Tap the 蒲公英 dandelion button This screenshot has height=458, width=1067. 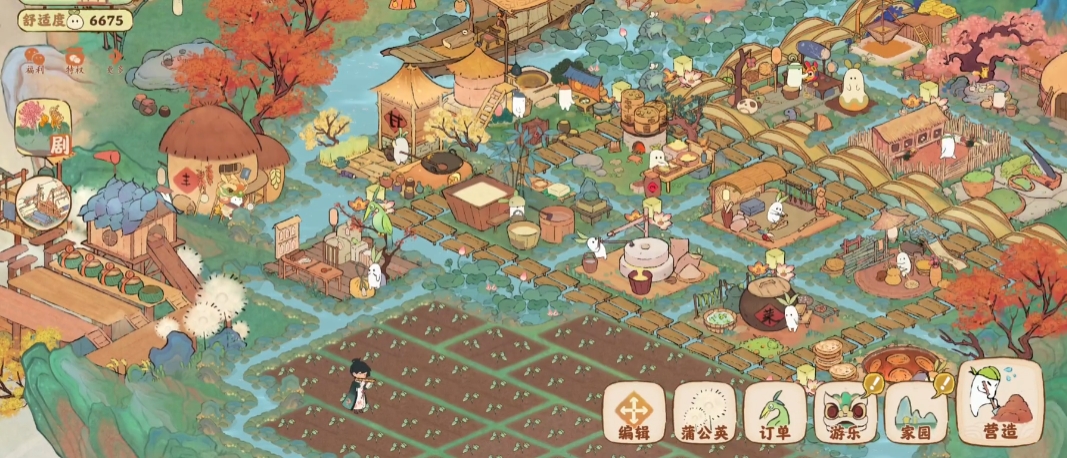point(704,413)
